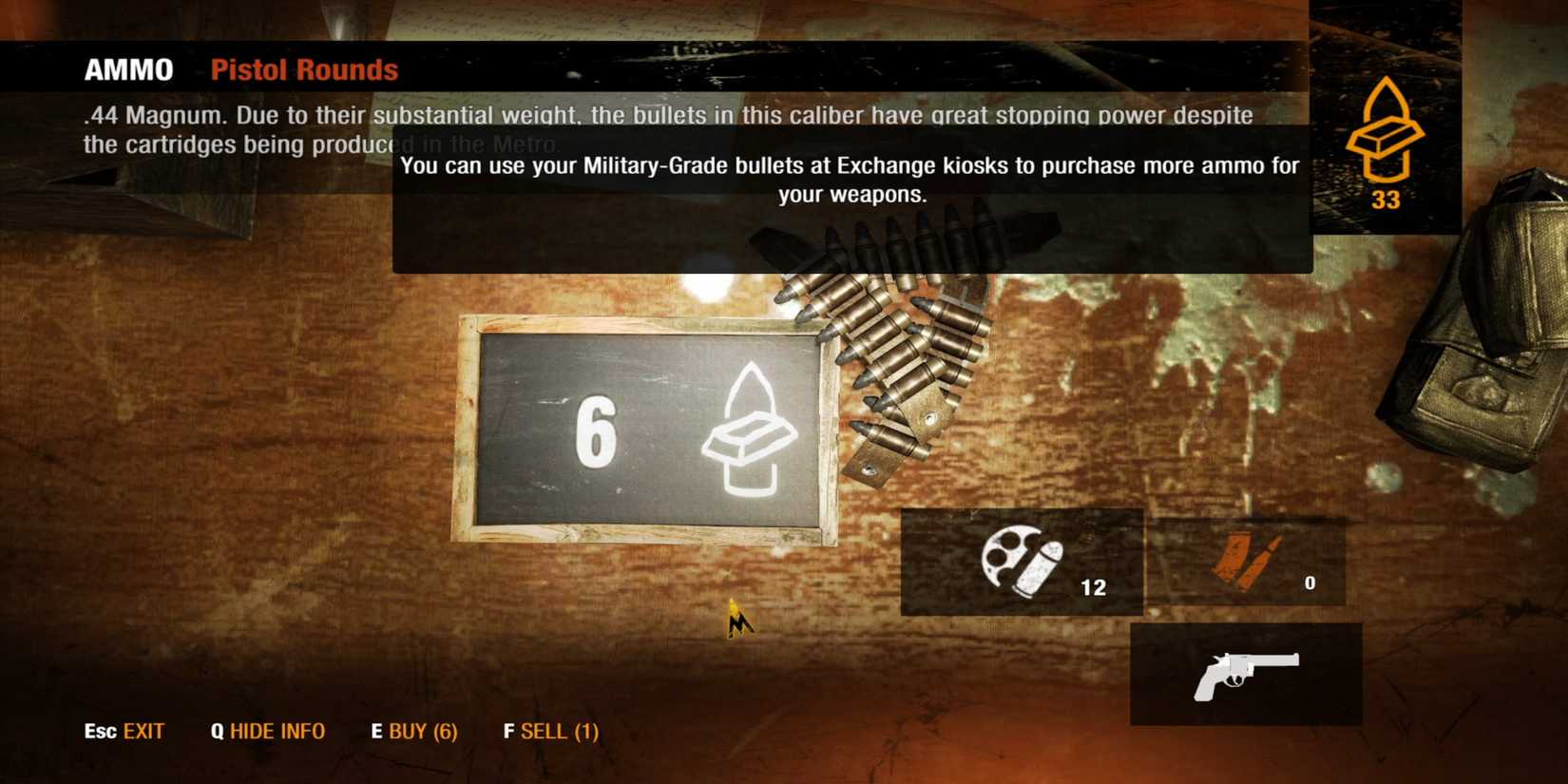Click EXIT to leave the trade screen
This screenshot has width=1568, height=784.
point(124,732)
